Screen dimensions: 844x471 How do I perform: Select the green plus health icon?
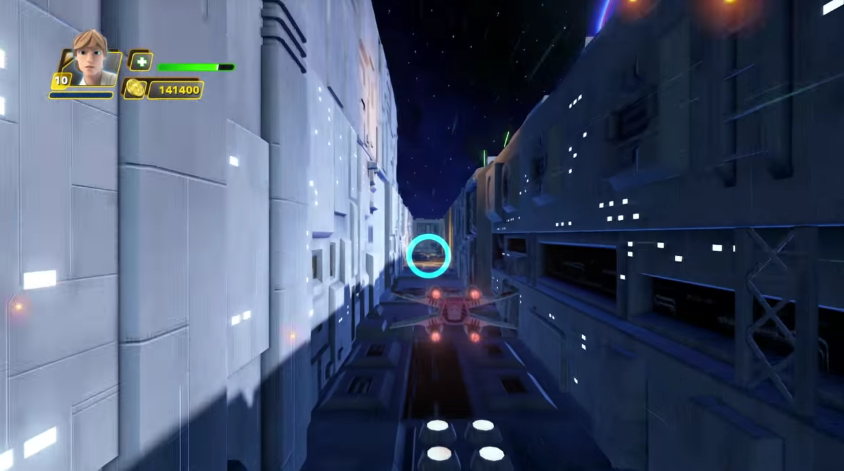[x=140, y=61]
